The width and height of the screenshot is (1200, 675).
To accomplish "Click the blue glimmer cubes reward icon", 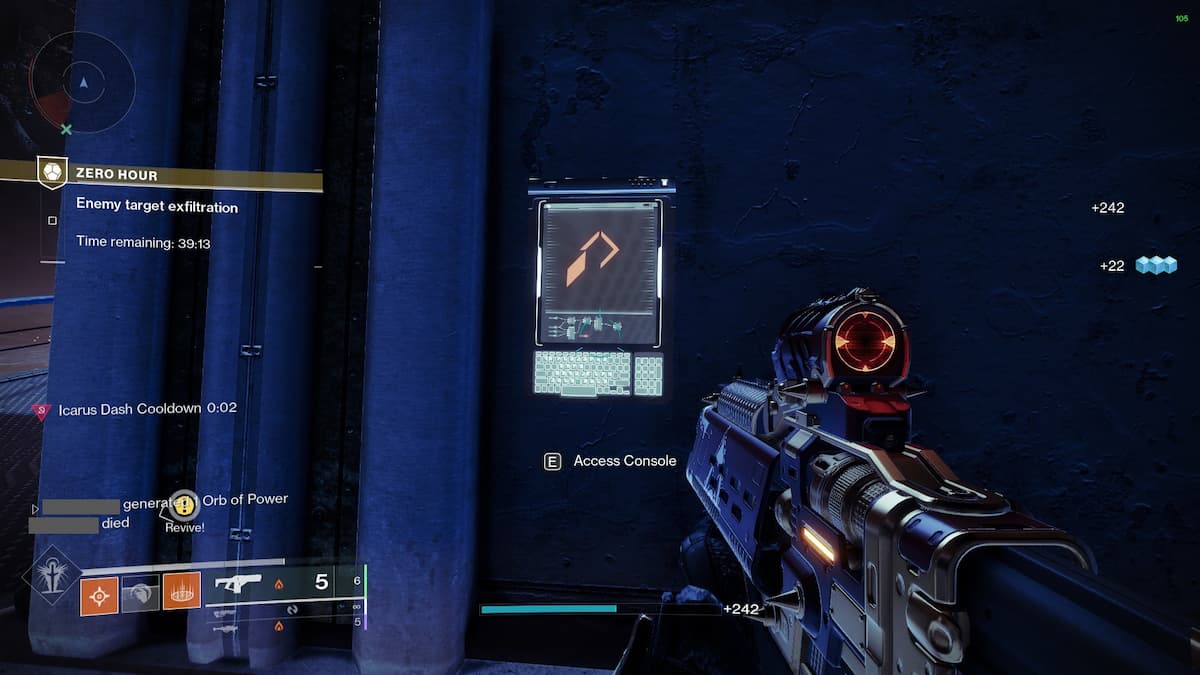I will (x=1156, y=265).
